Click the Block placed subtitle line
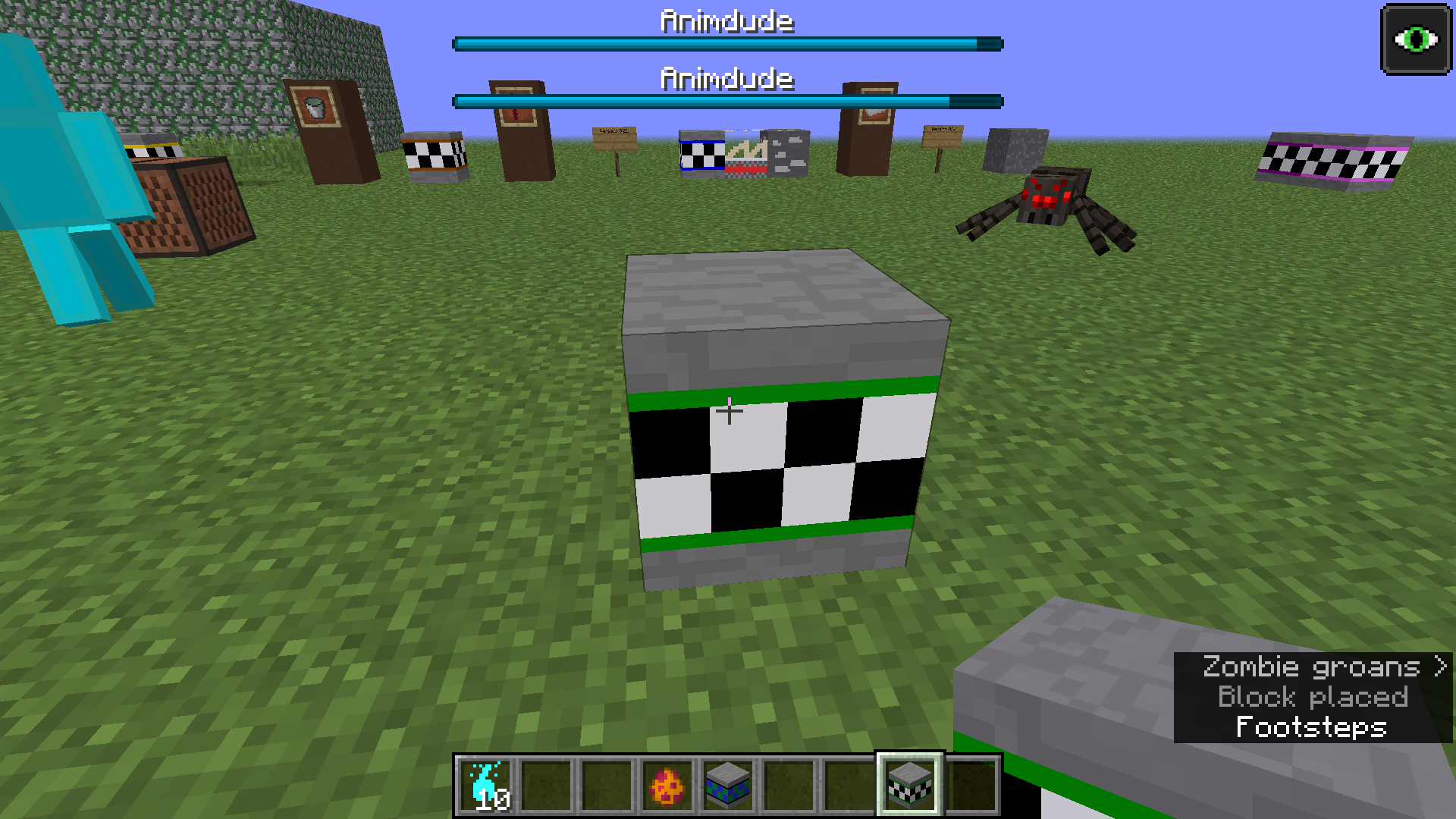 point(1312,697)
